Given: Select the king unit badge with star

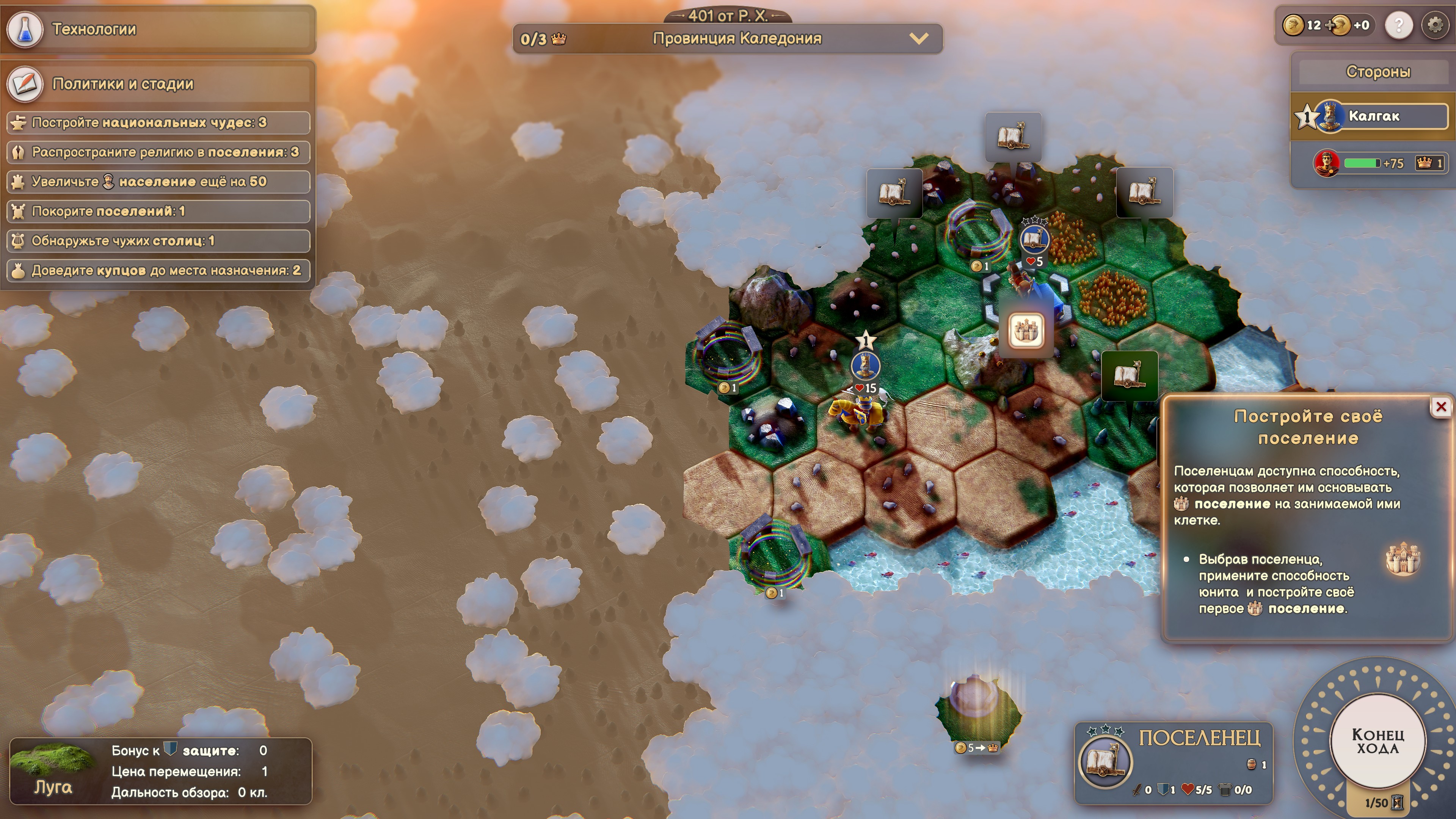Looking at the screenshot, I should pyautogui.click(x=865, y=365).
